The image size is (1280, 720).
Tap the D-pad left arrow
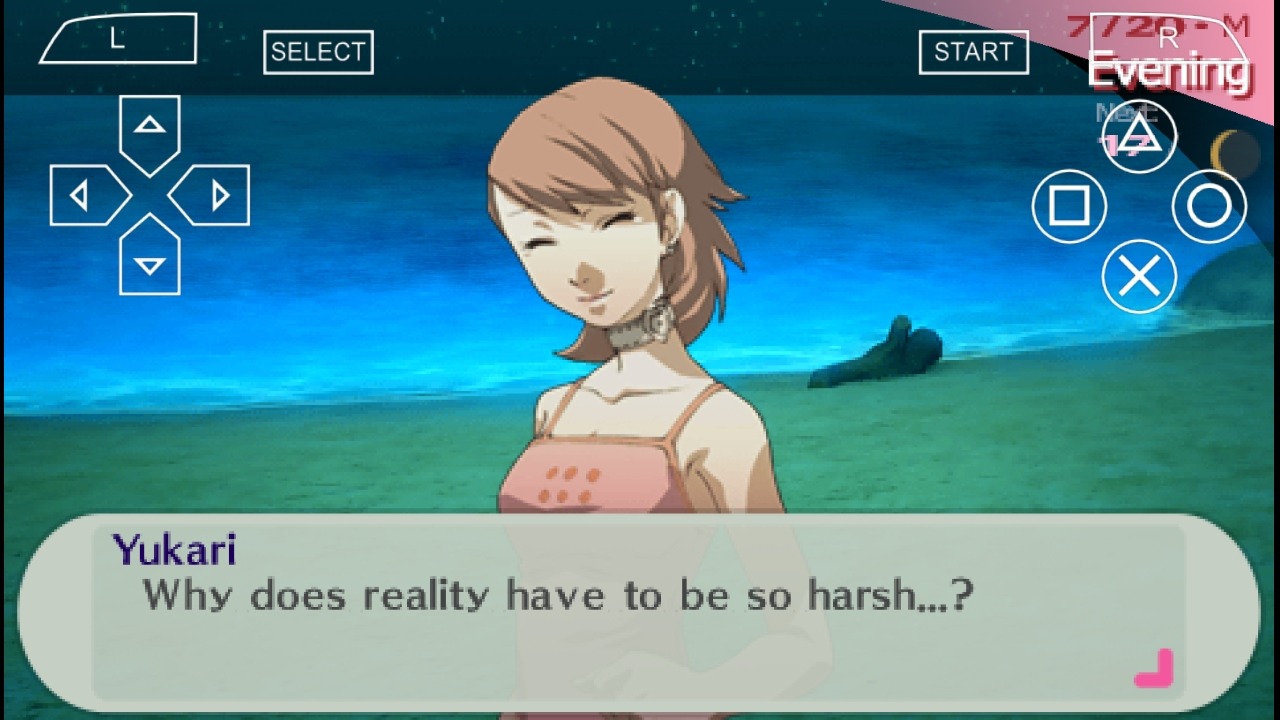pos(84,196)
